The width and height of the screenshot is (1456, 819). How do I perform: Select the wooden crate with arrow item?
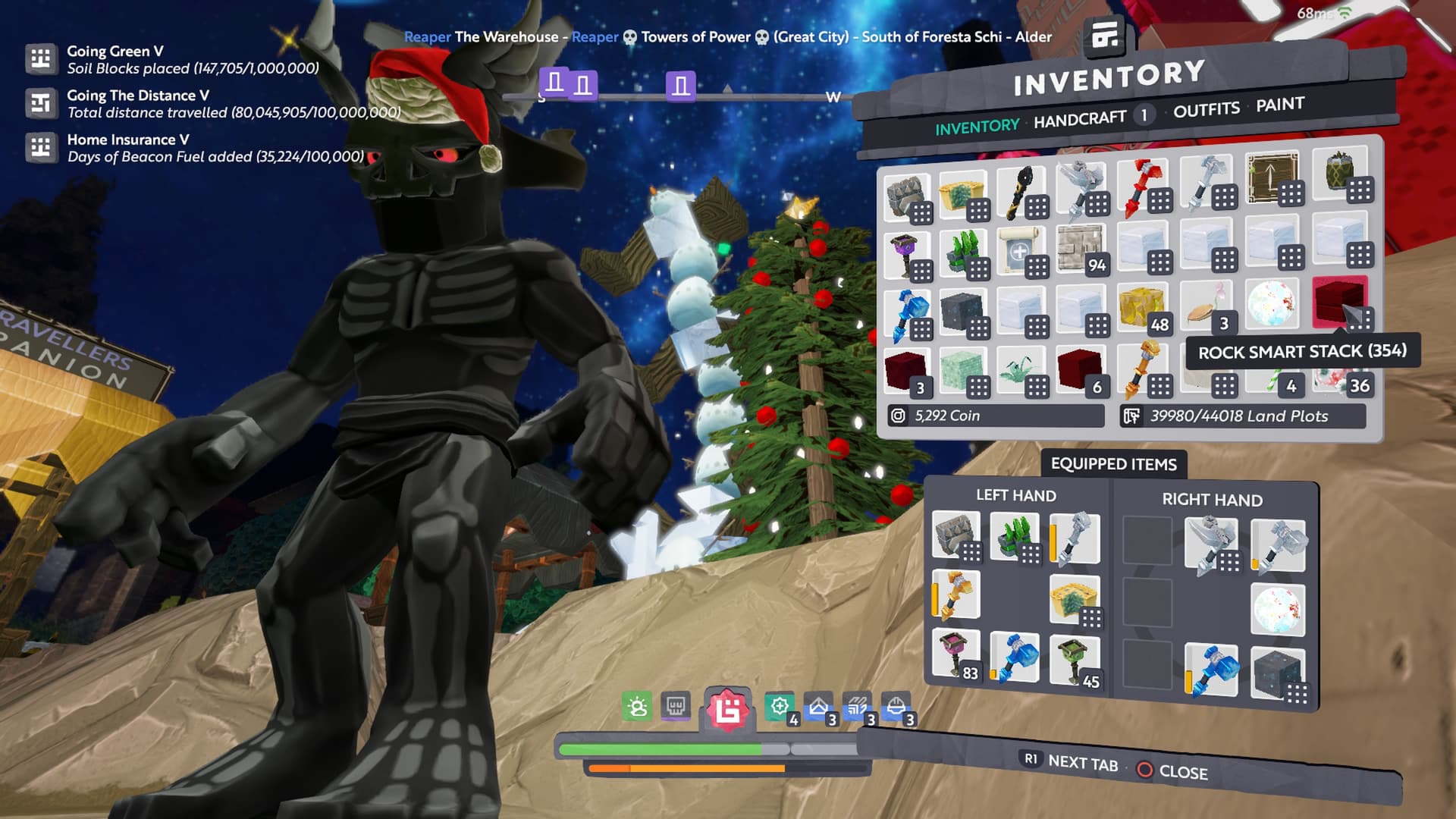click(x=1273, y=178)
